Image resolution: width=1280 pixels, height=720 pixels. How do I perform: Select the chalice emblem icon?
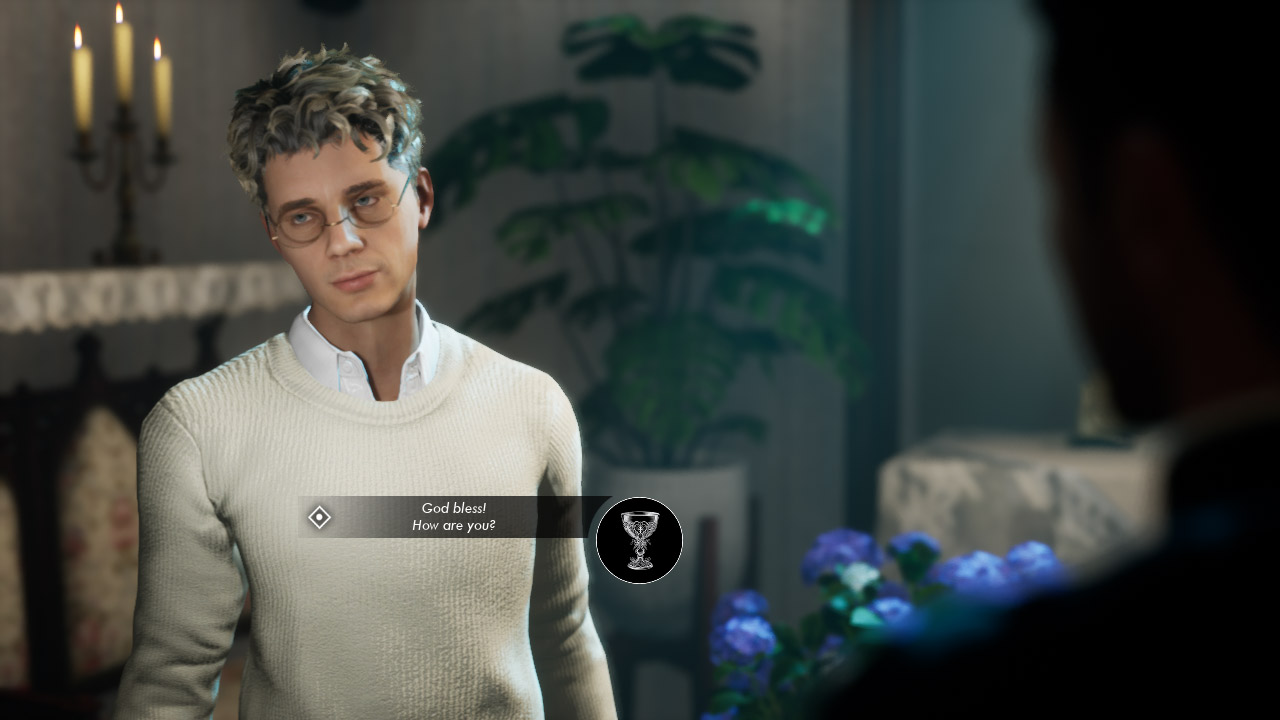tap(639, 541)
